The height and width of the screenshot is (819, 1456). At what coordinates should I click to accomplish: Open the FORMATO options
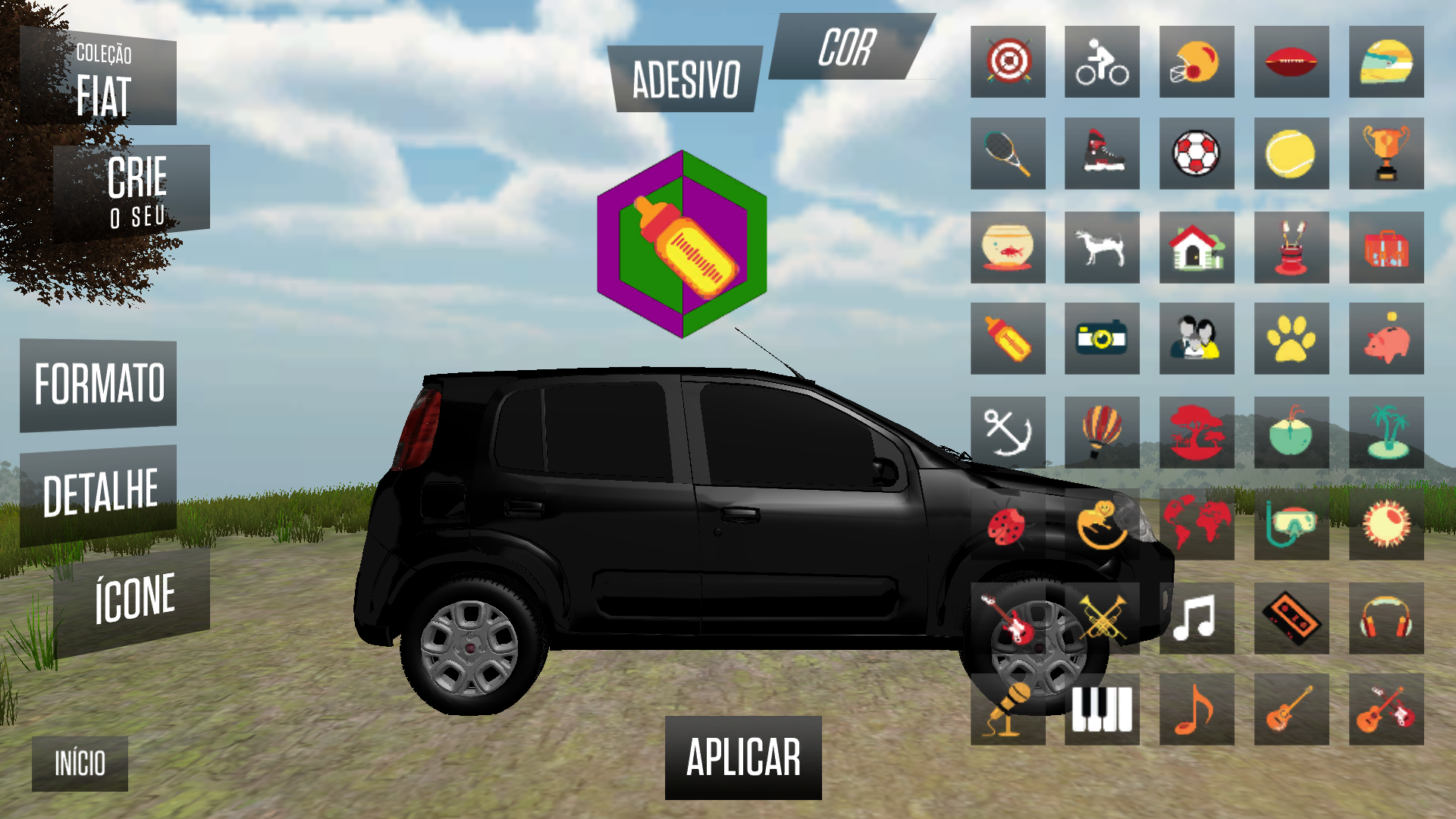pyautogui.click(x=99, y=384)
